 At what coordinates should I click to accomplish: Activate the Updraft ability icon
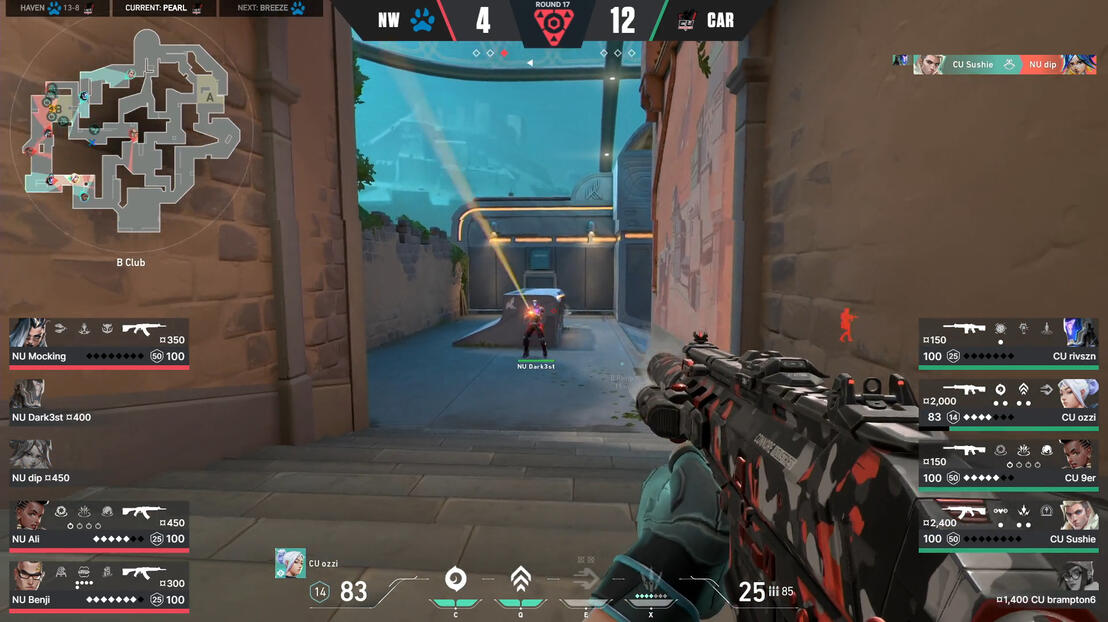click(520, 580)
